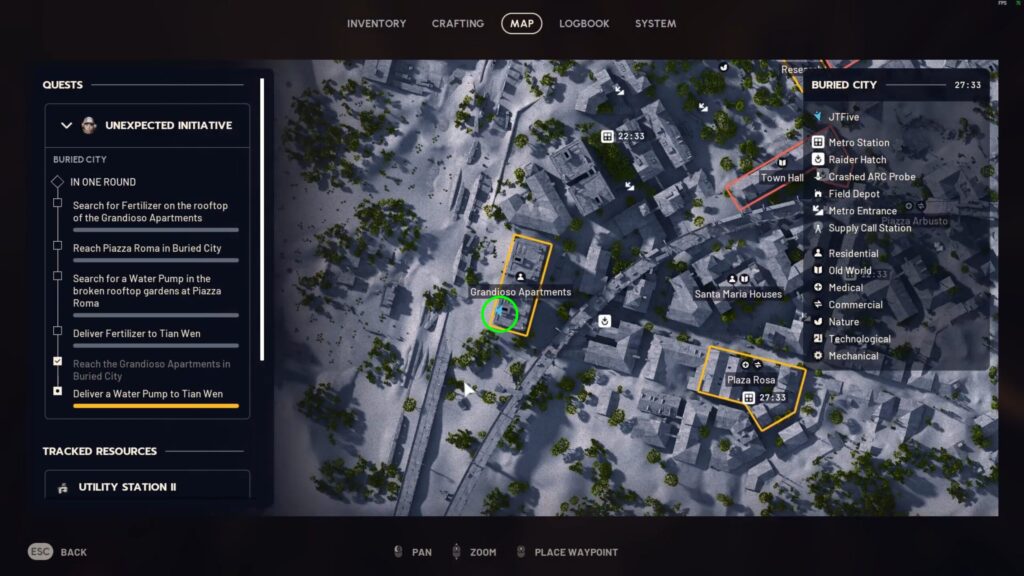Viewport: 1024px width, 576px height.
Task: Collapse the Unexpected Initiative quest header
Action: coord(67,126)
